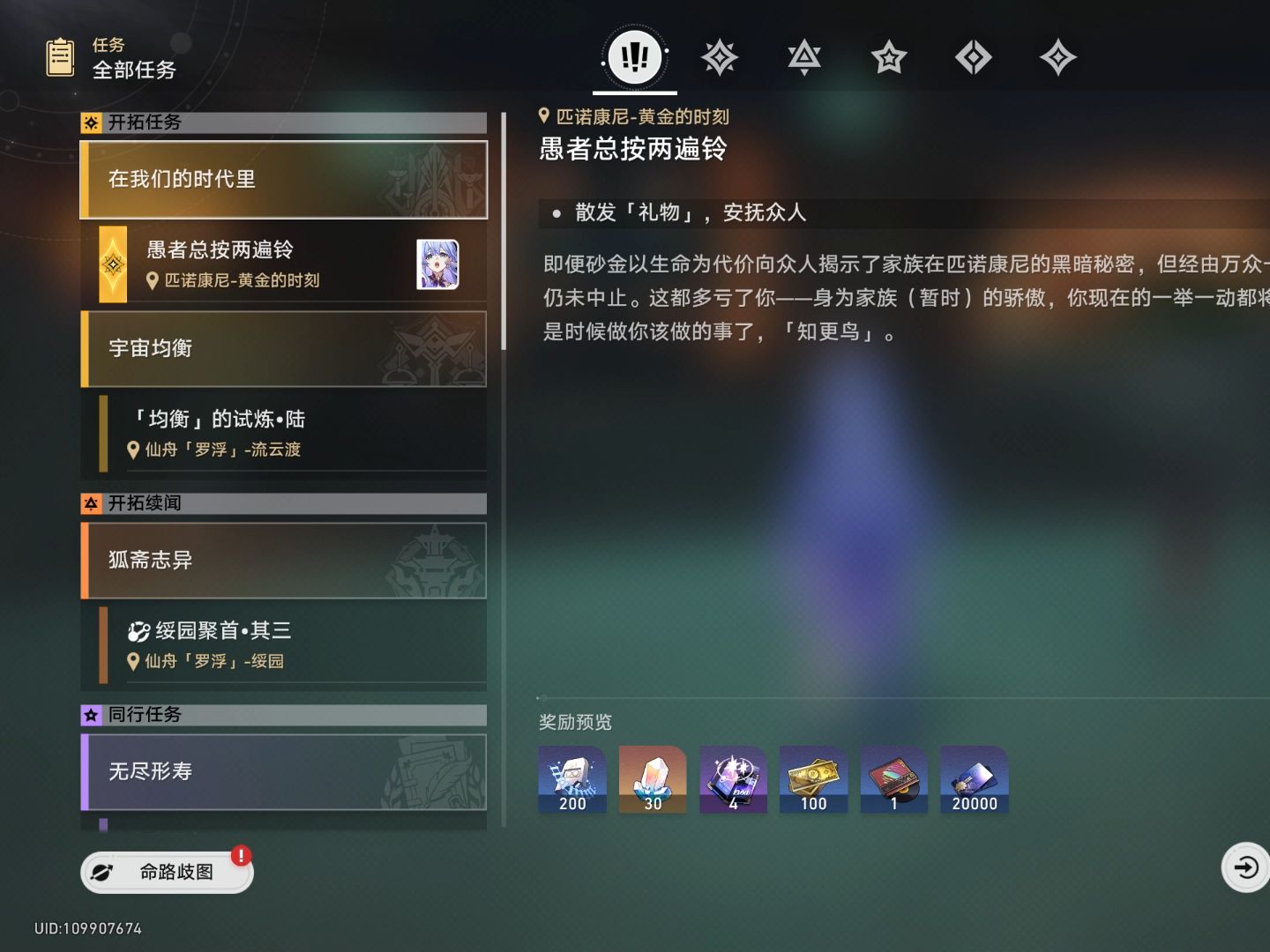Select the star-shaped companion mission filter icon
Viewport: 1270px width, 952px height.
point(888,56)
